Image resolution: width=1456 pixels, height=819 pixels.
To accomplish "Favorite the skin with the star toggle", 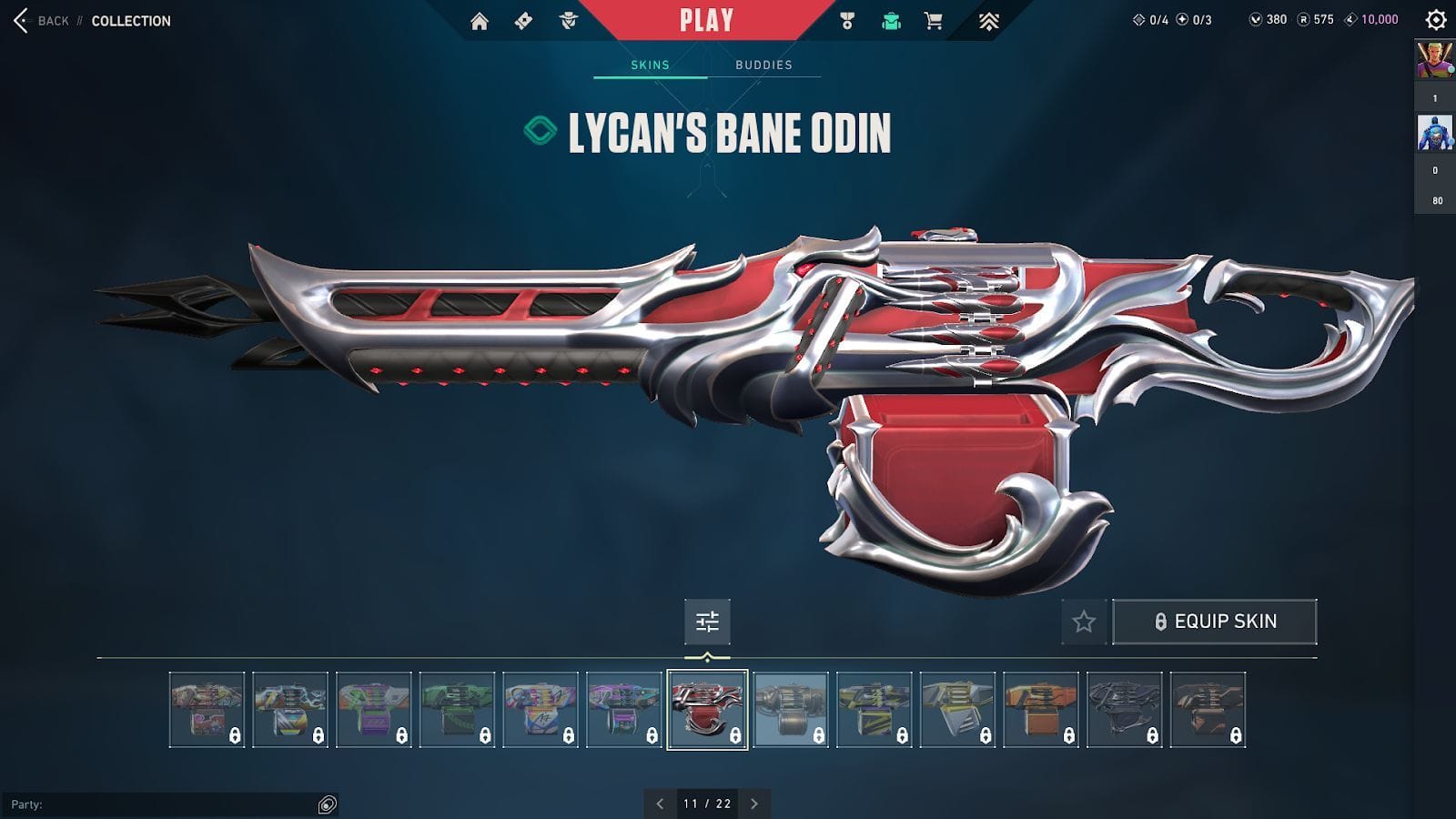I will 1083,622.
